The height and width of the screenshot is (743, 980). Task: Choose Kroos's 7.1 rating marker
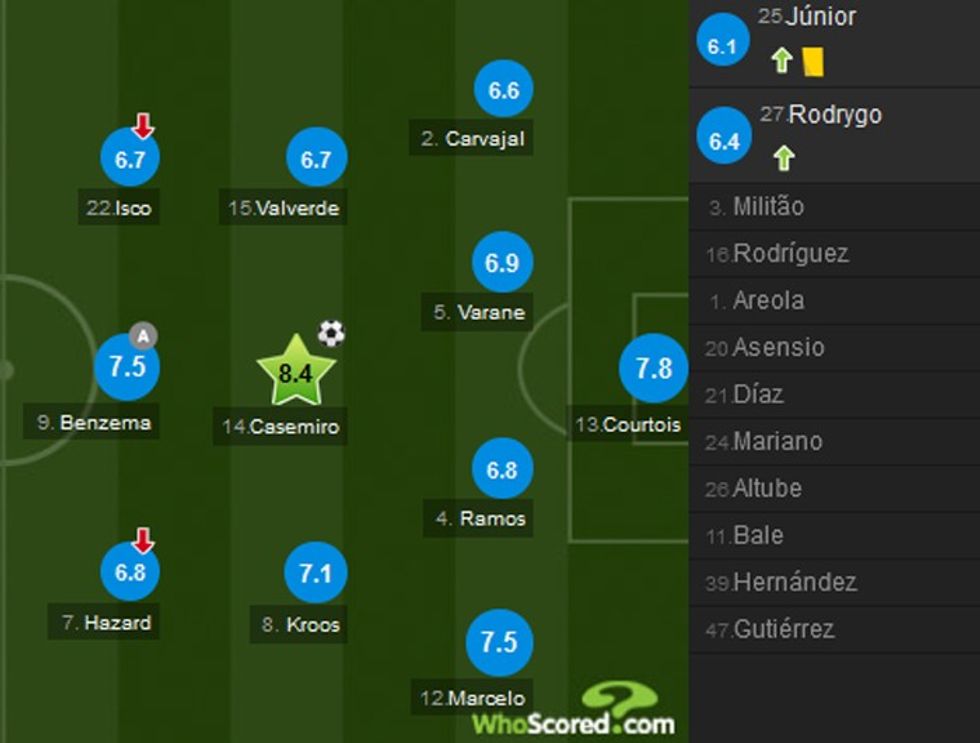pos(315,573)
